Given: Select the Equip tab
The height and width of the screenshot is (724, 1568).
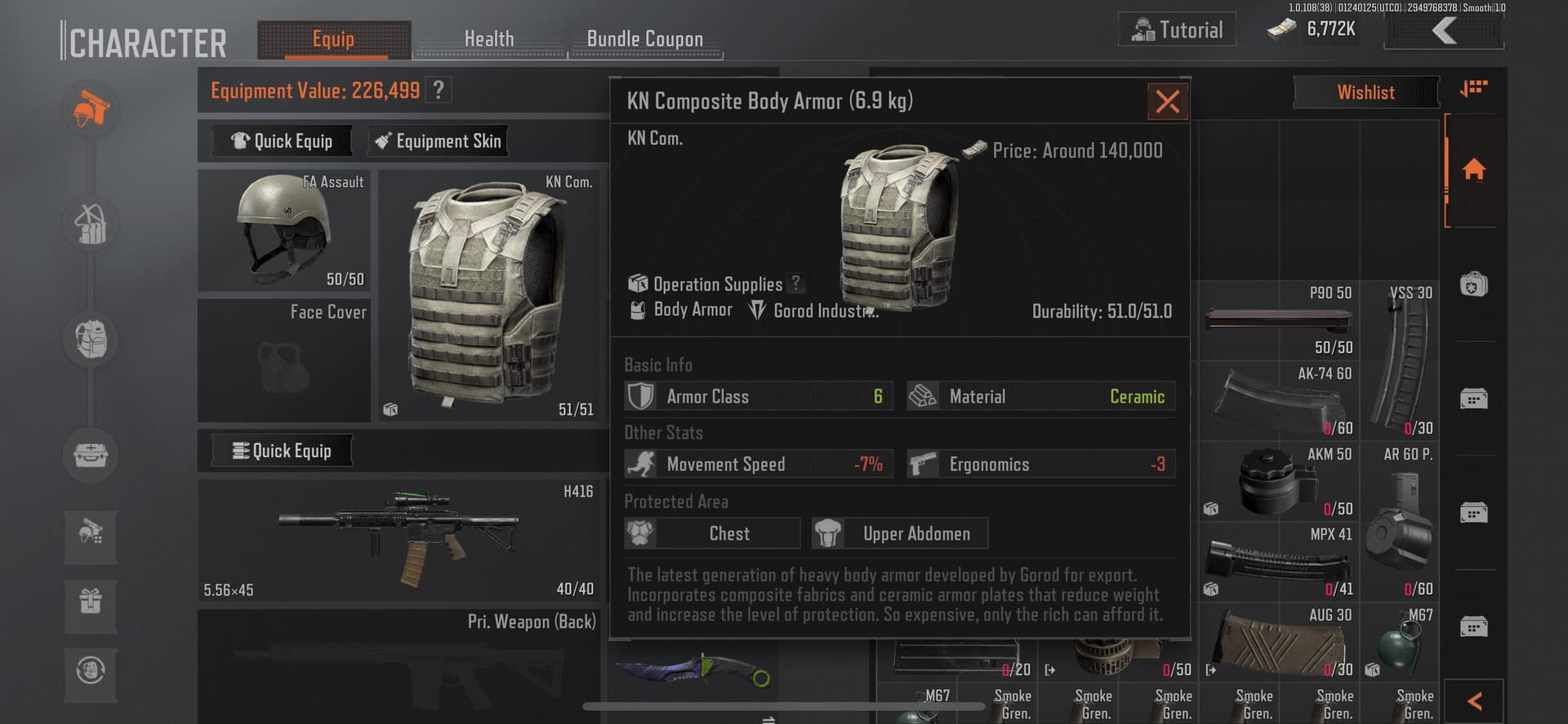Looking at the screenshot, I should [x=333, y=39].
